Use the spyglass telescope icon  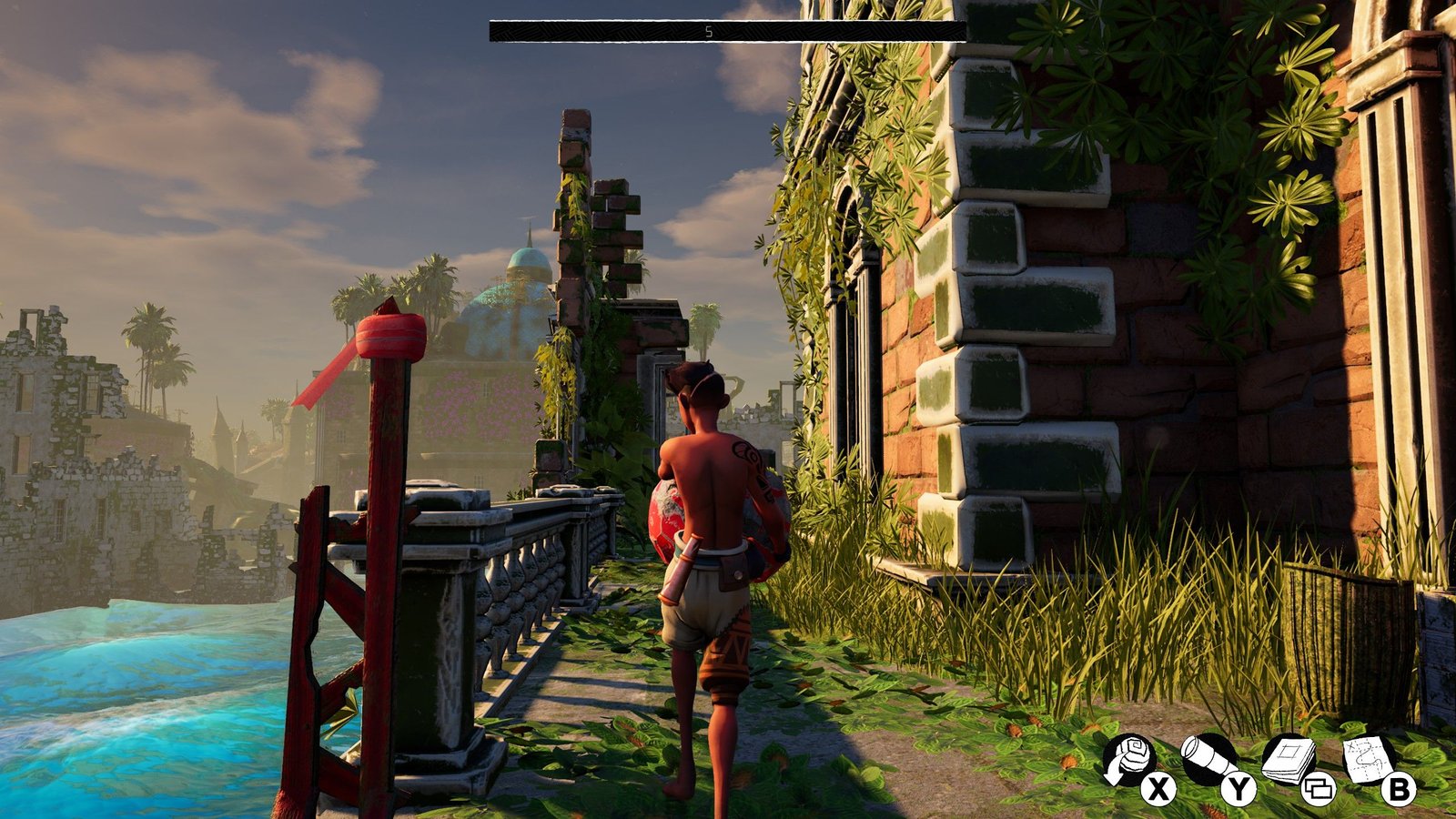coord(1208,759)
